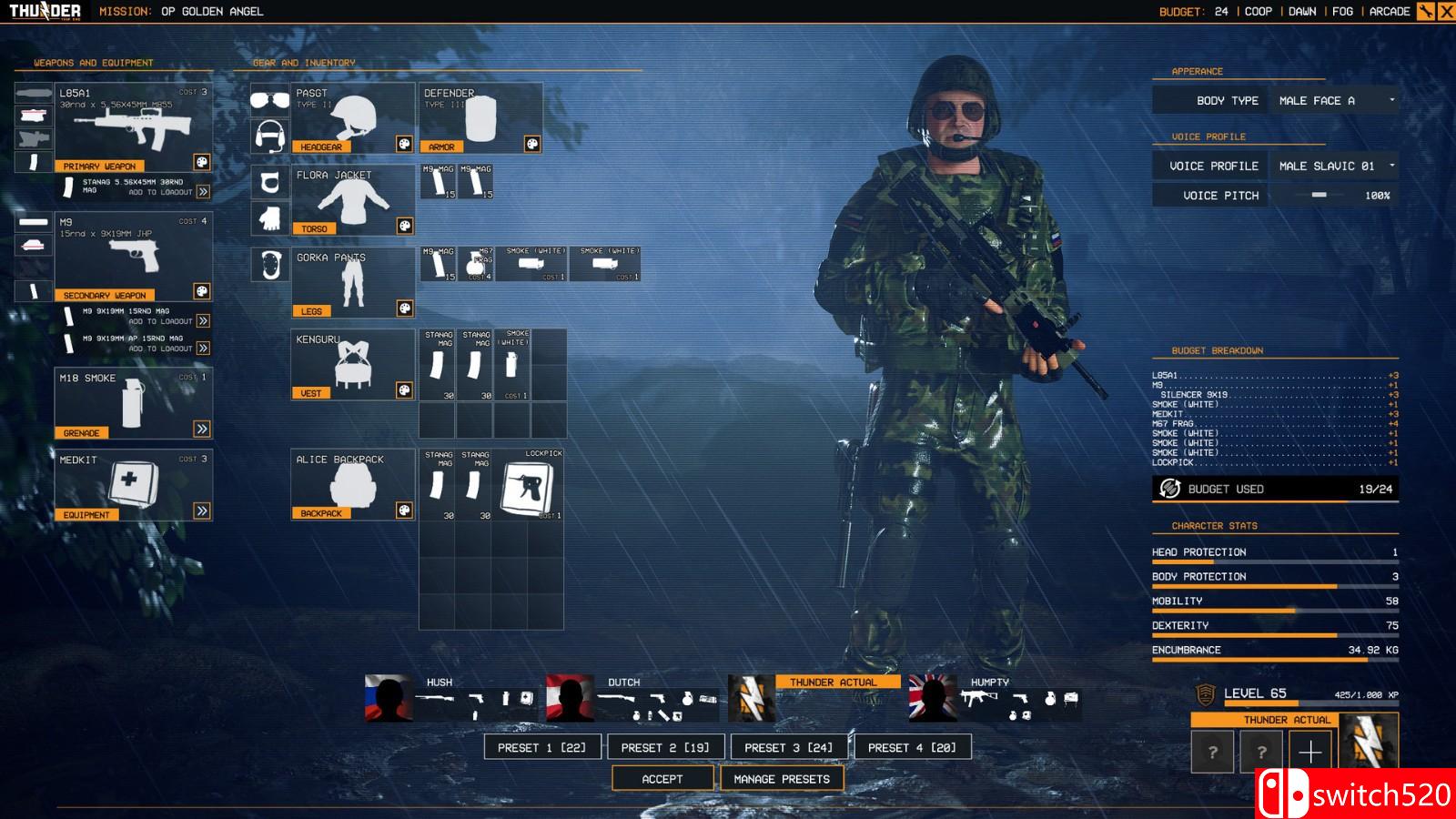The image size is (1456, 819).
Task: Change the PASGT headgear
Action: tap(353, 118)
